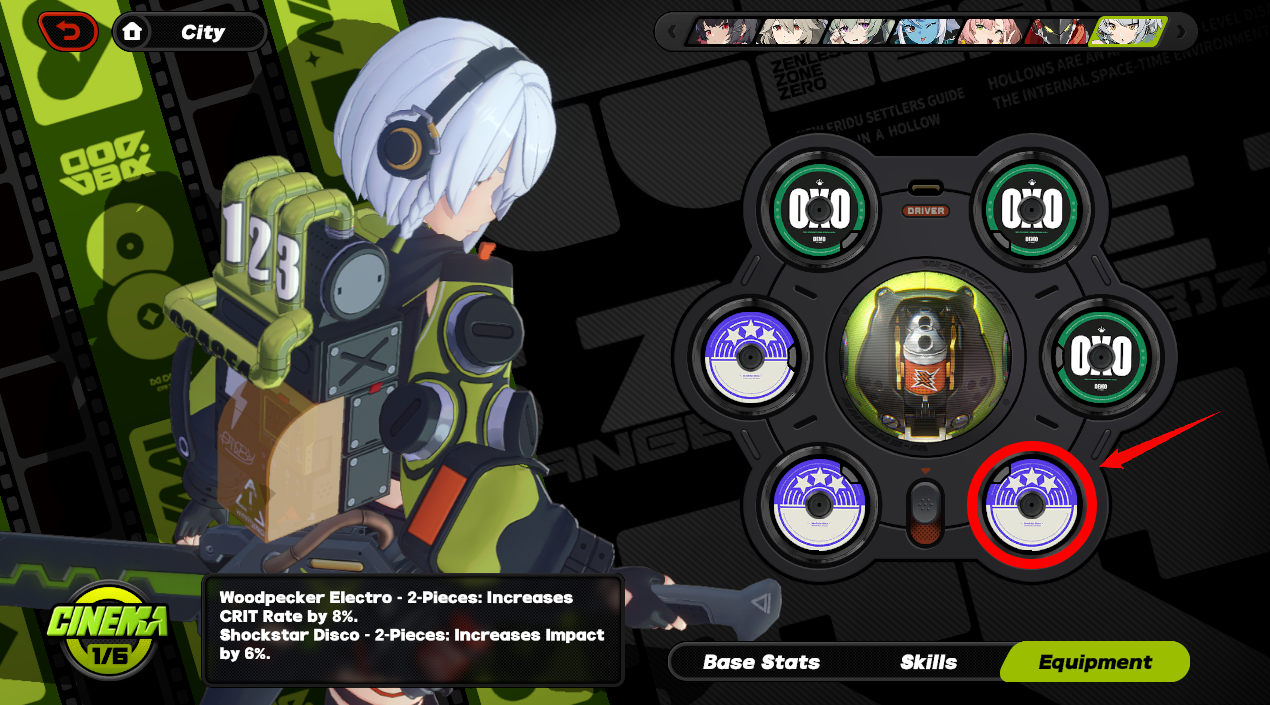The width and height of the screenshot is (1270, 705).
Task: Select the green-haired purple-eyed character portrait
Action: coord(857,32)
